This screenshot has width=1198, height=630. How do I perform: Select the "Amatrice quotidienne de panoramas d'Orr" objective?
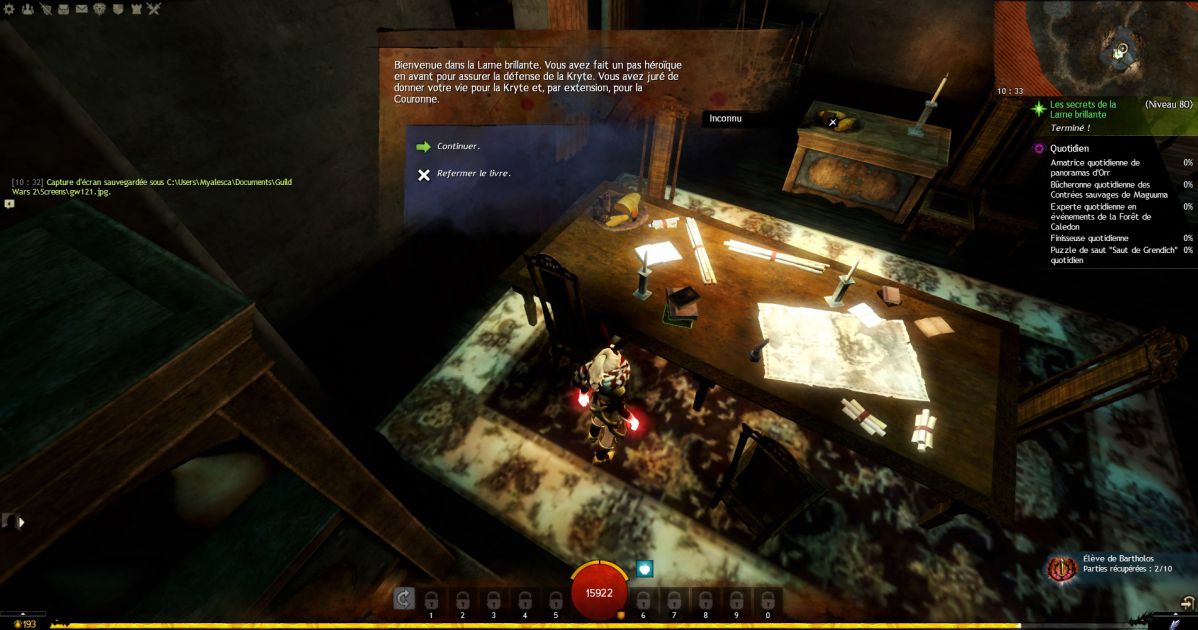pos(1095,166)
